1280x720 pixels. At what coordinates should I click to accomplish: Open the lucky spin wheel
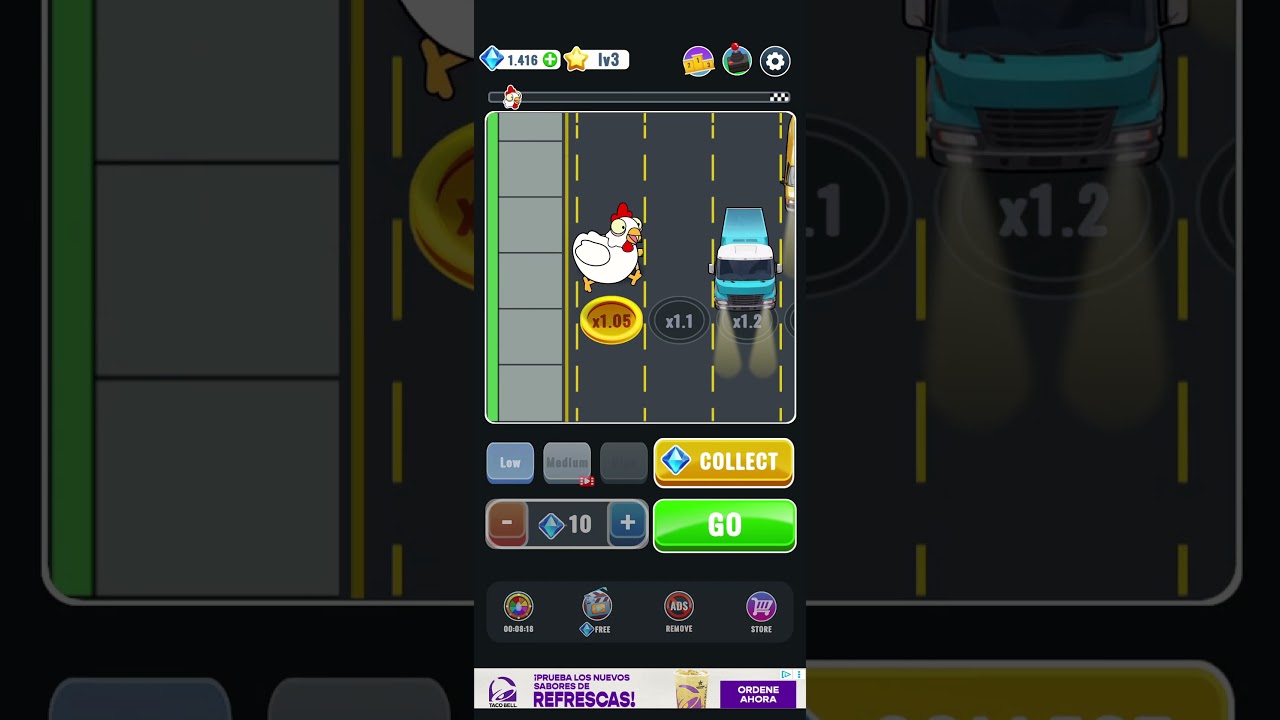(x=518, y=607)
